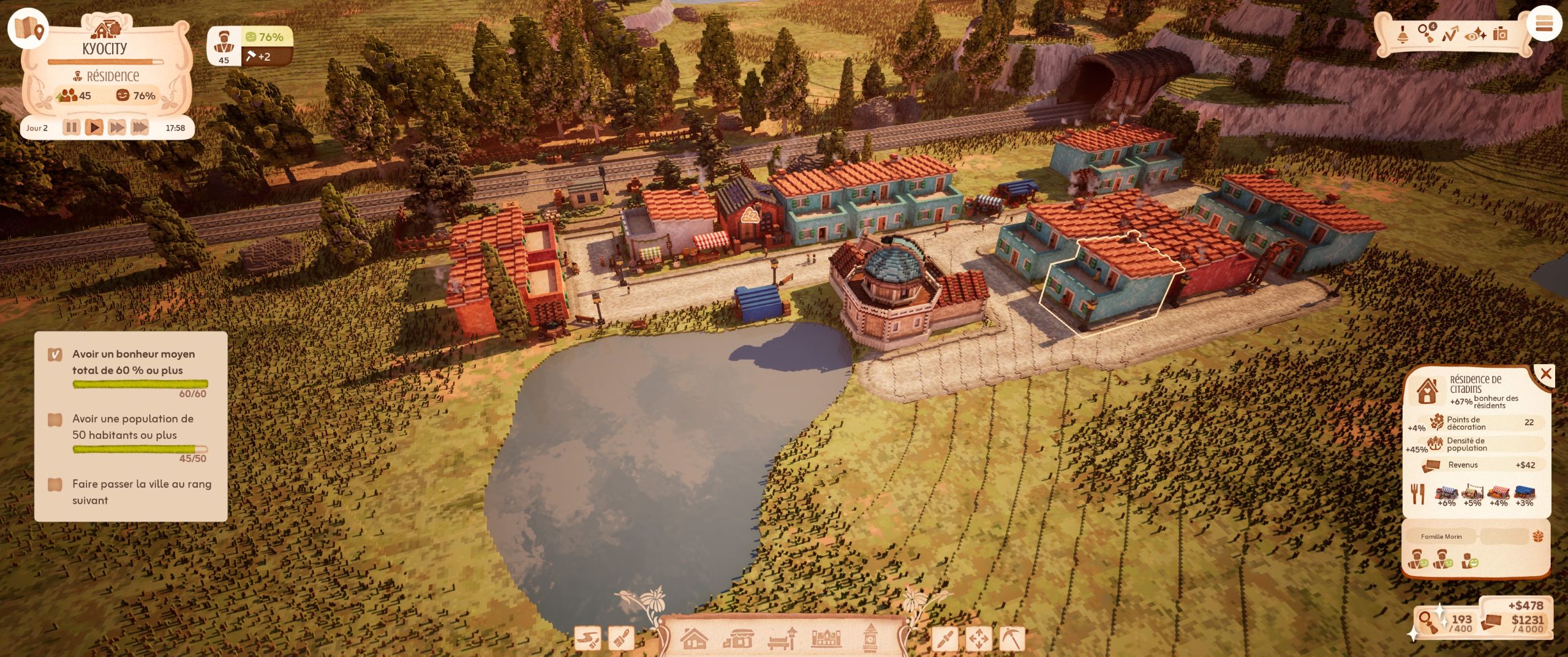Open the world map with the map pin icon
1568x657 pixels.
coord(28,28)
